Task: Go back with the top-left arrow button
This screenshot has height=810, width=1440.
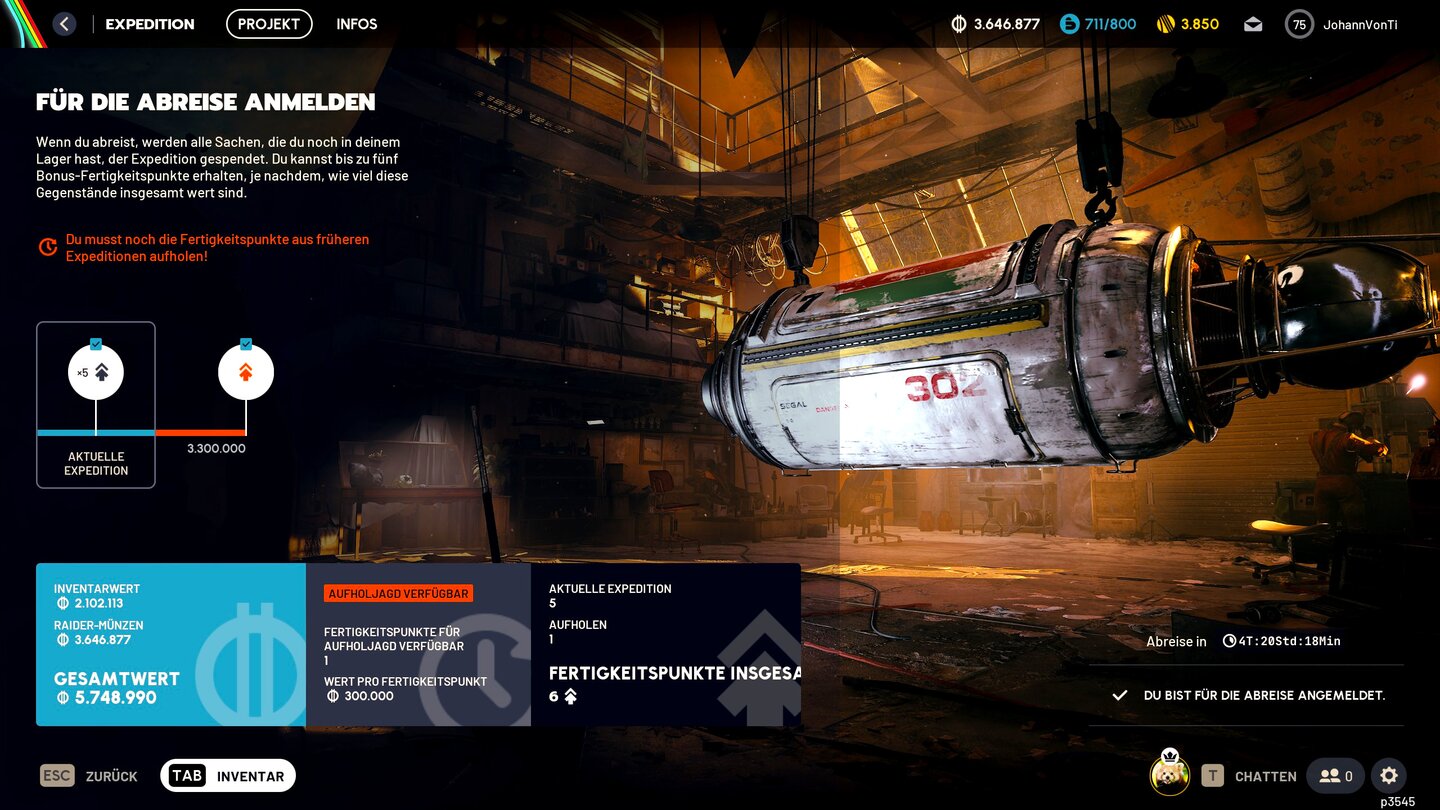Action: tap(64, 24)
